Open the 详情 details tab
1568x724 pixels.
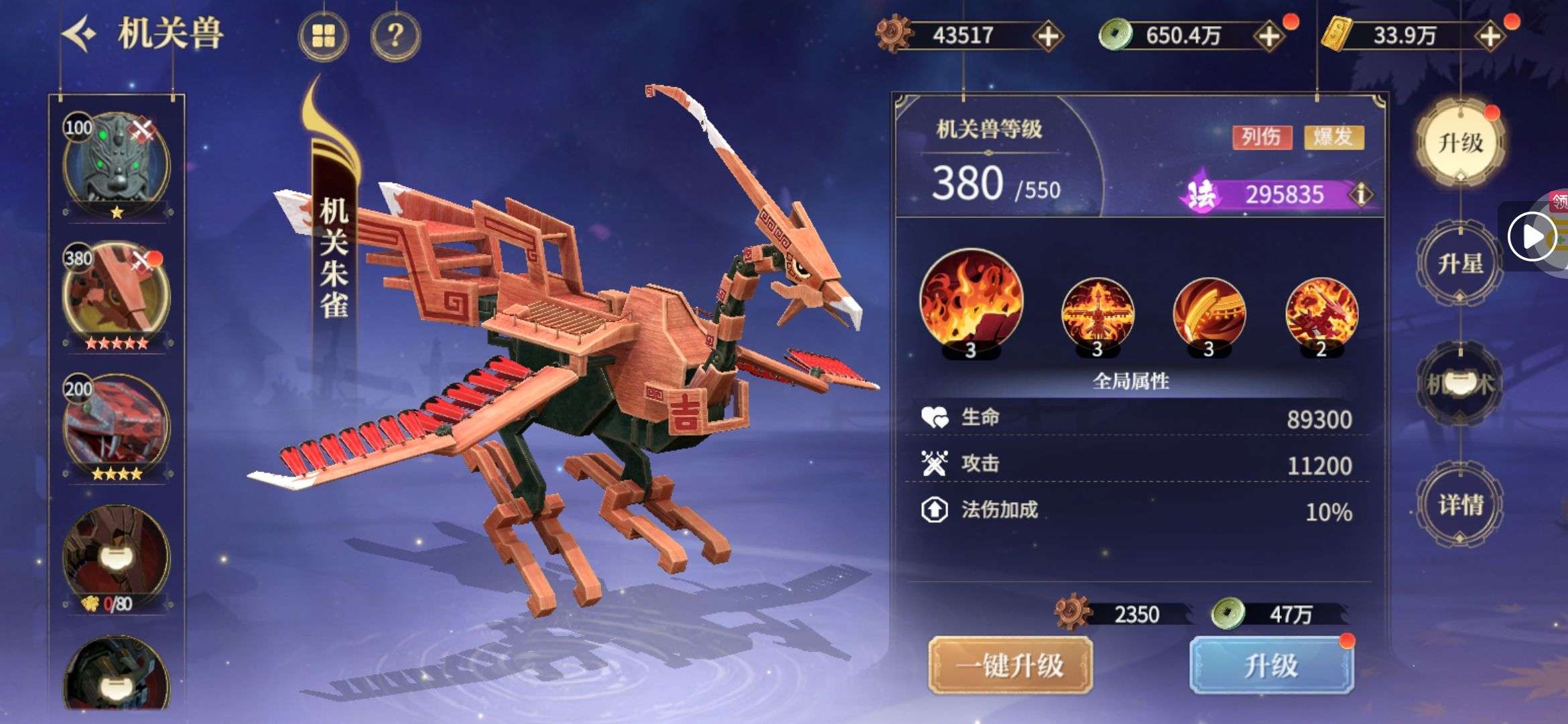(1460, 504)
